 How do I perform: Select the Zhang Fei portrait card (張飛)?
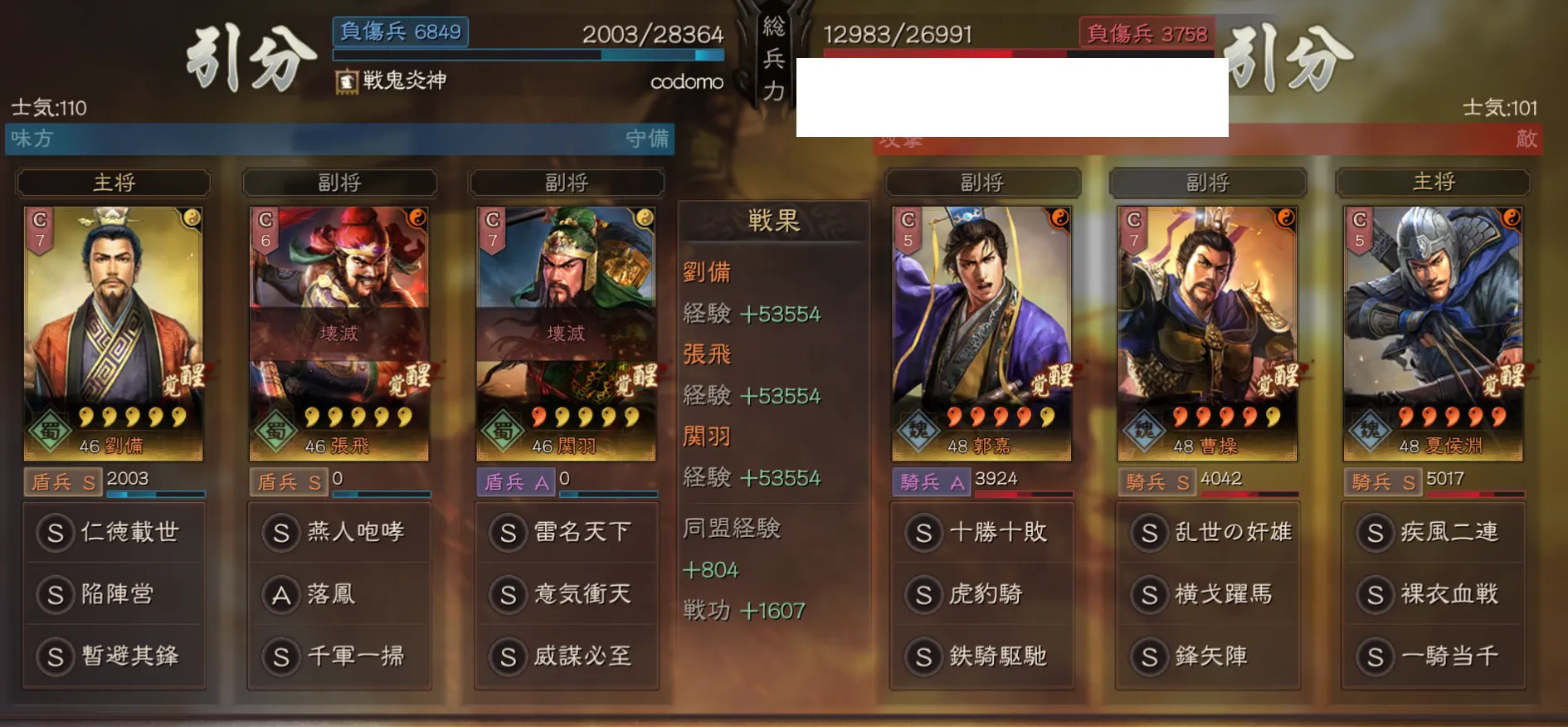339,332
